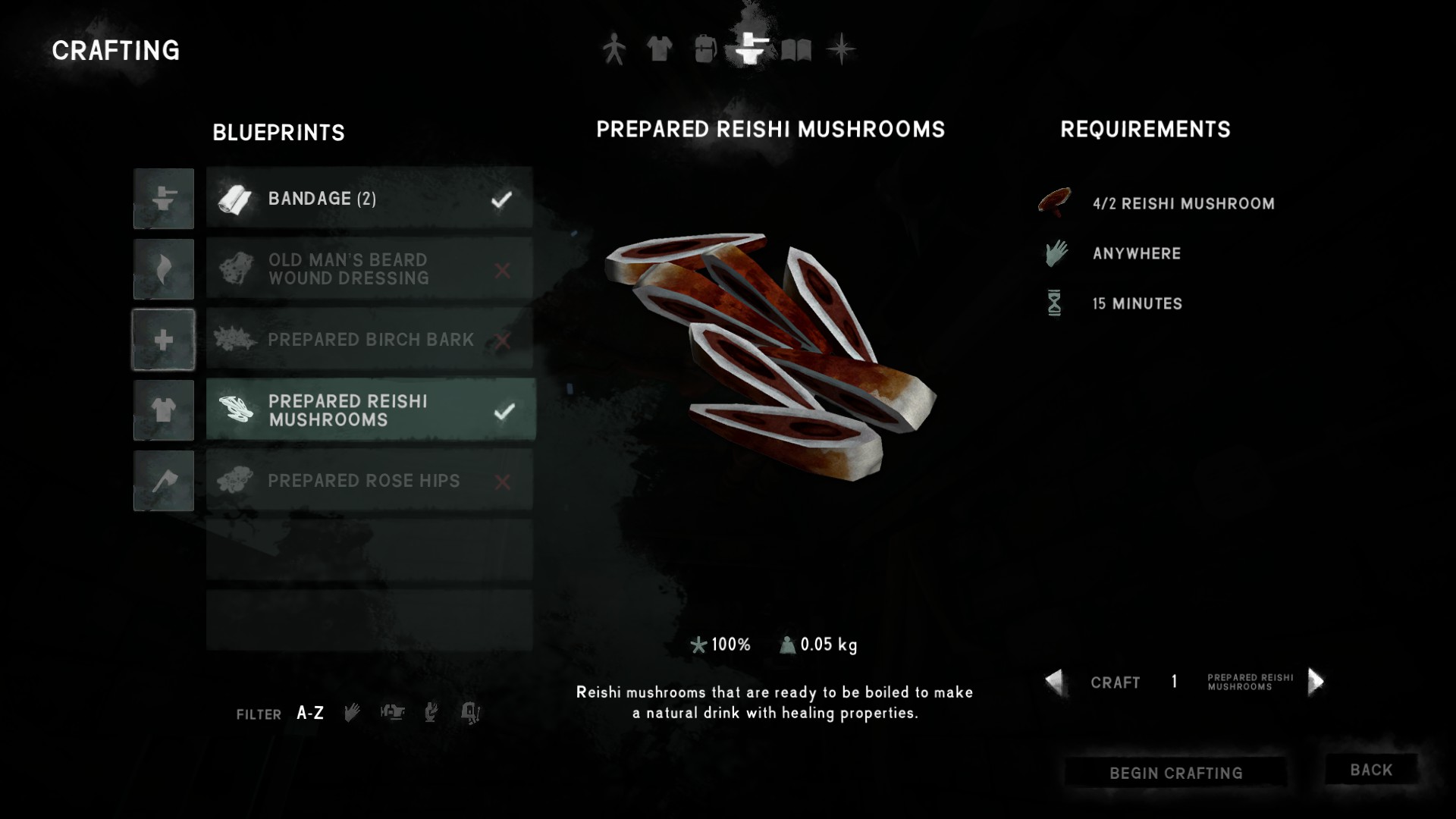Switch to the clothing shirt tab at top

tap(659, 50)
